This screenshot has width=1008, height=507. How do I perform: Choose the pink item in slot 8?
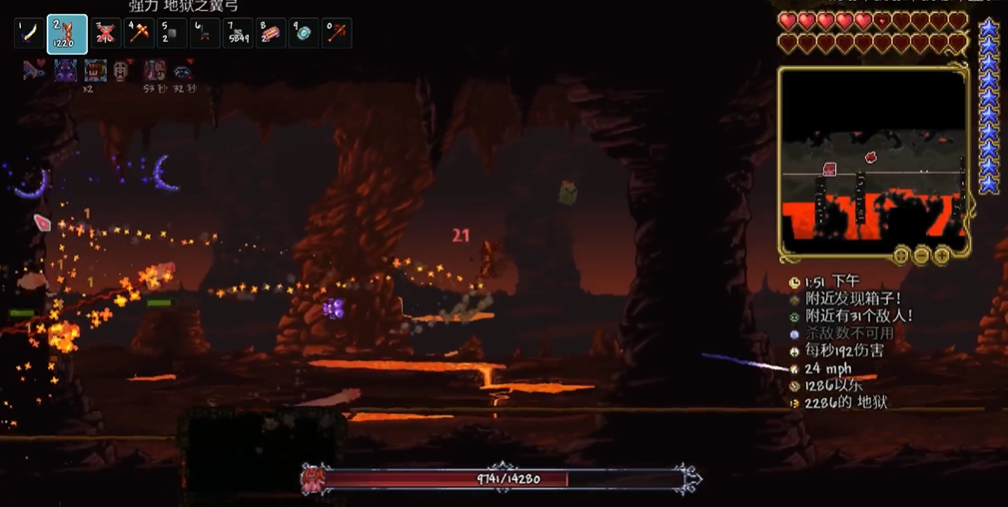point(271,33)
